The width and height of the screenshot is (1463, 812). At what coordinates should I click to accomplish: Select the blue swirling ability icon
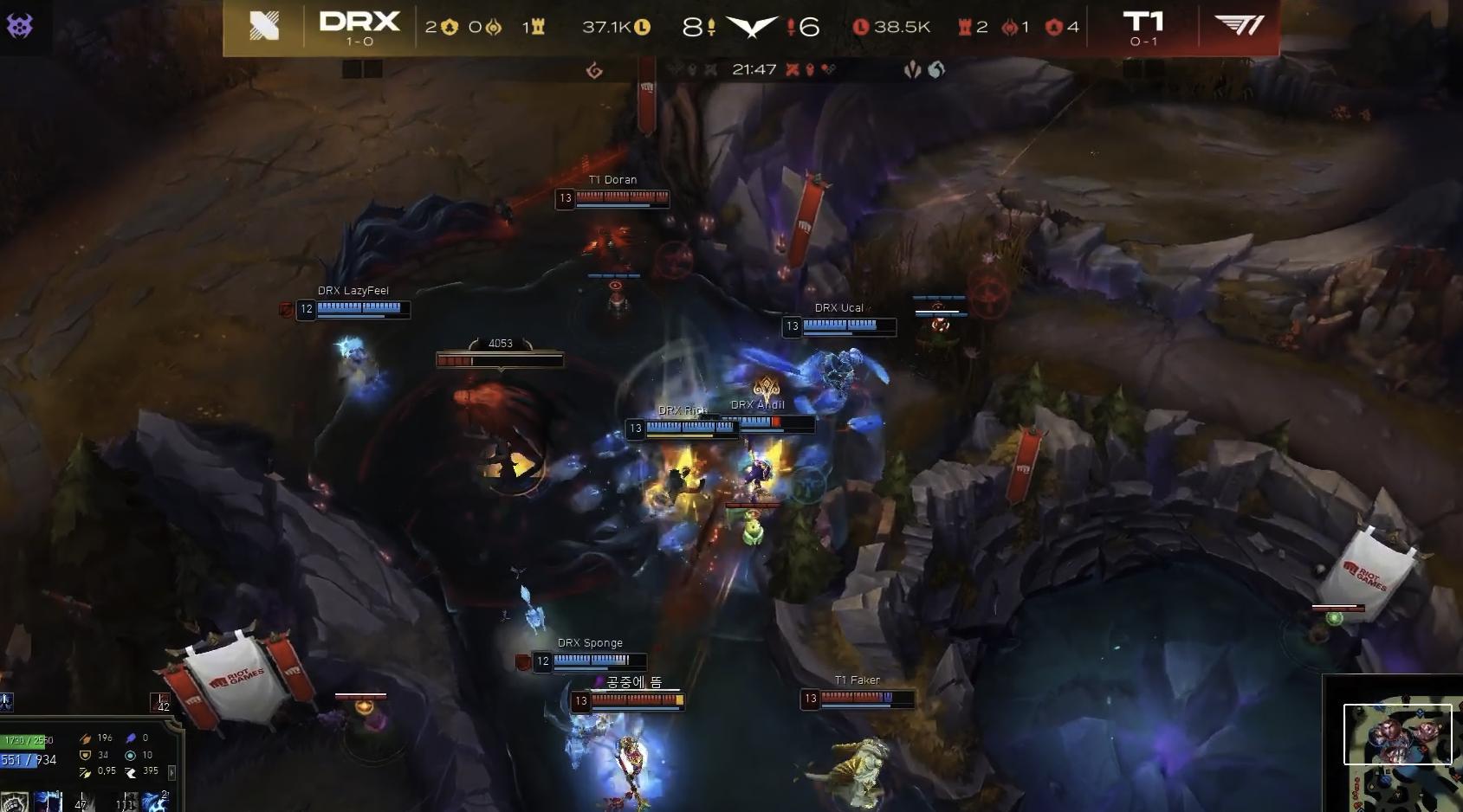[154, 802]
